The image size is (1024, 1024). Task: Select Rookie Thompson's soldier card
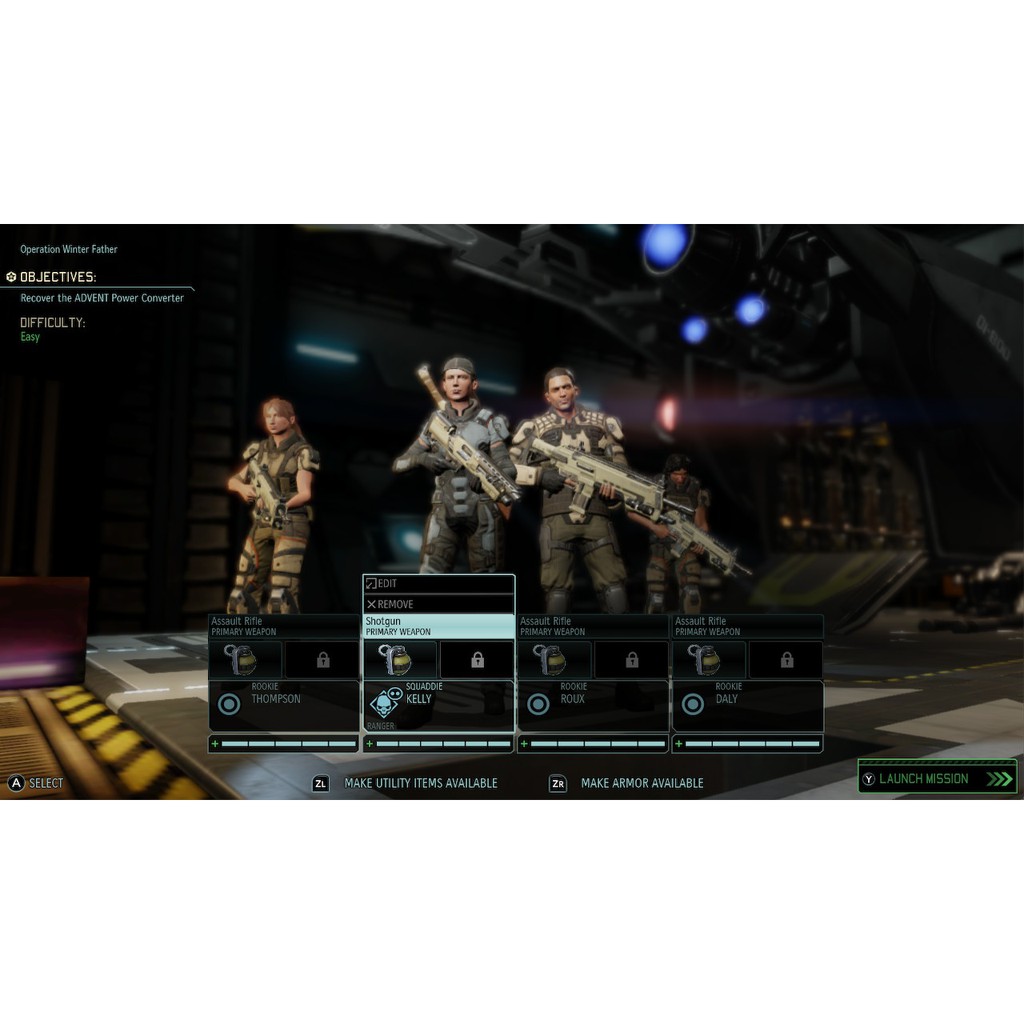pyautogui.click(x=283, y=705)
